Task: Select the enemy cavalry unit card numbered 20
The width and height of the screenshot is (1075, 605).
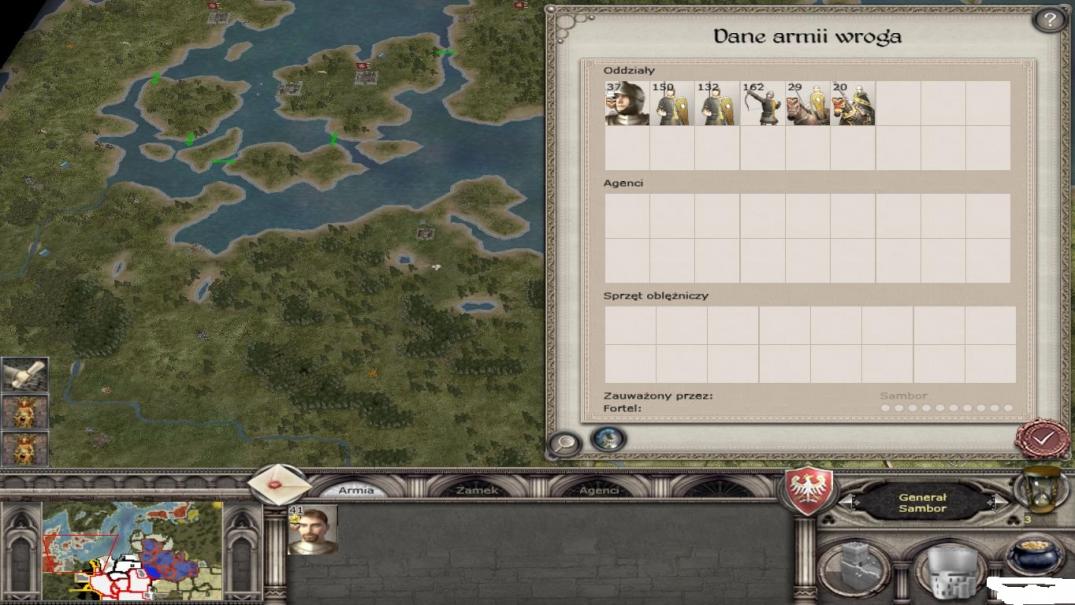Action: 852,104
